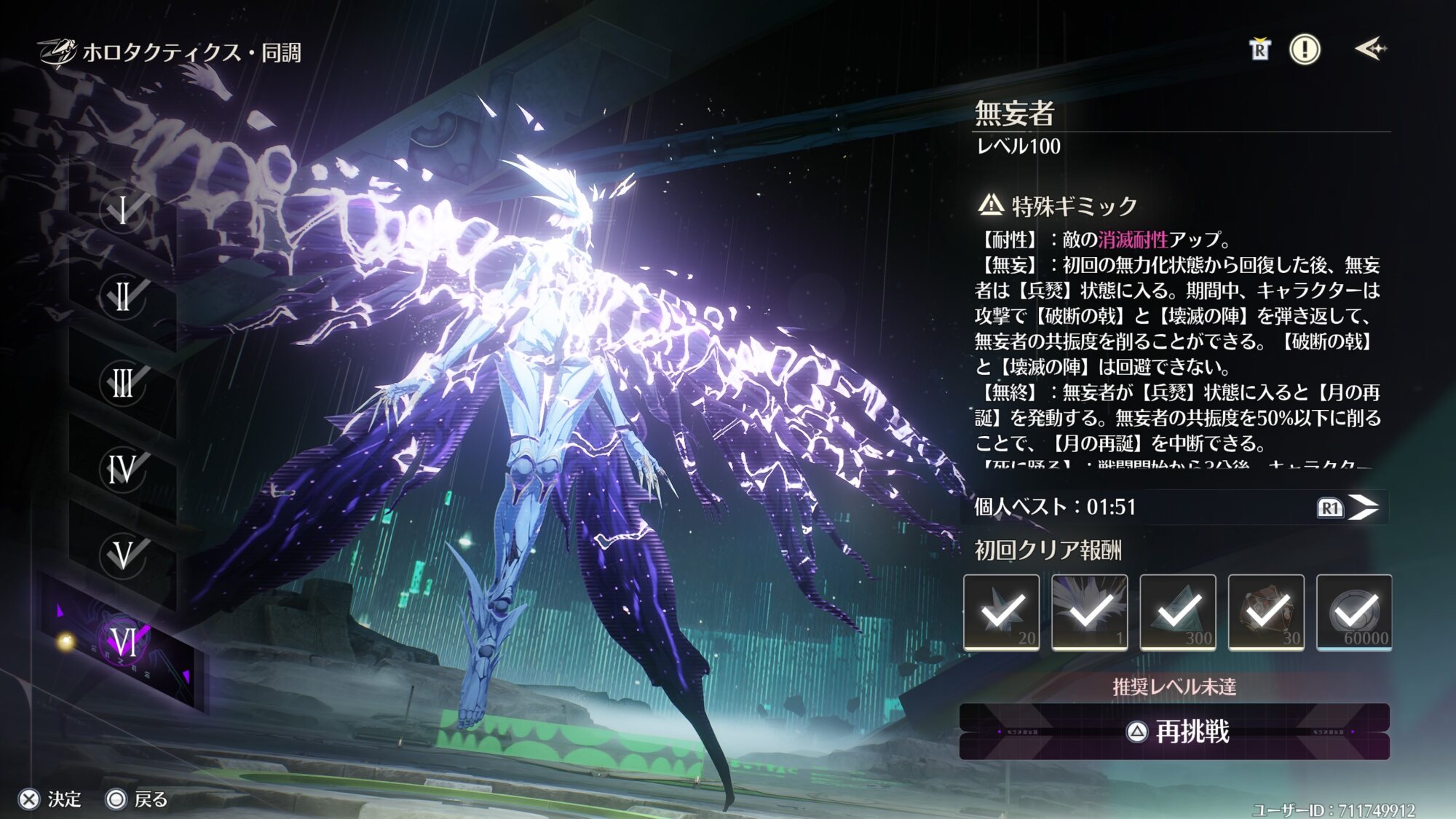Open personal best record details arrow
Image resolution: width=1456 pixels, height=819 pixels.
1361,507
